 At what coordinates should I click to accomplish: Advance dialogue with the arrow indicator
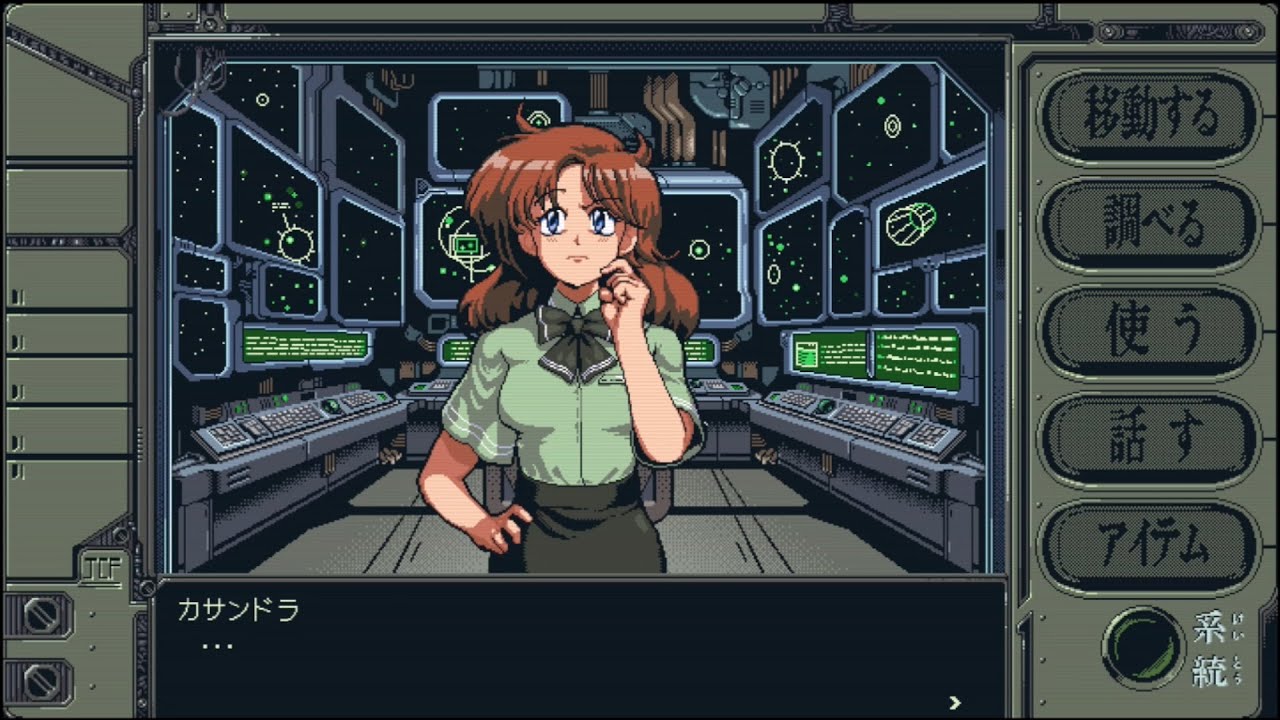click(955, 702)
